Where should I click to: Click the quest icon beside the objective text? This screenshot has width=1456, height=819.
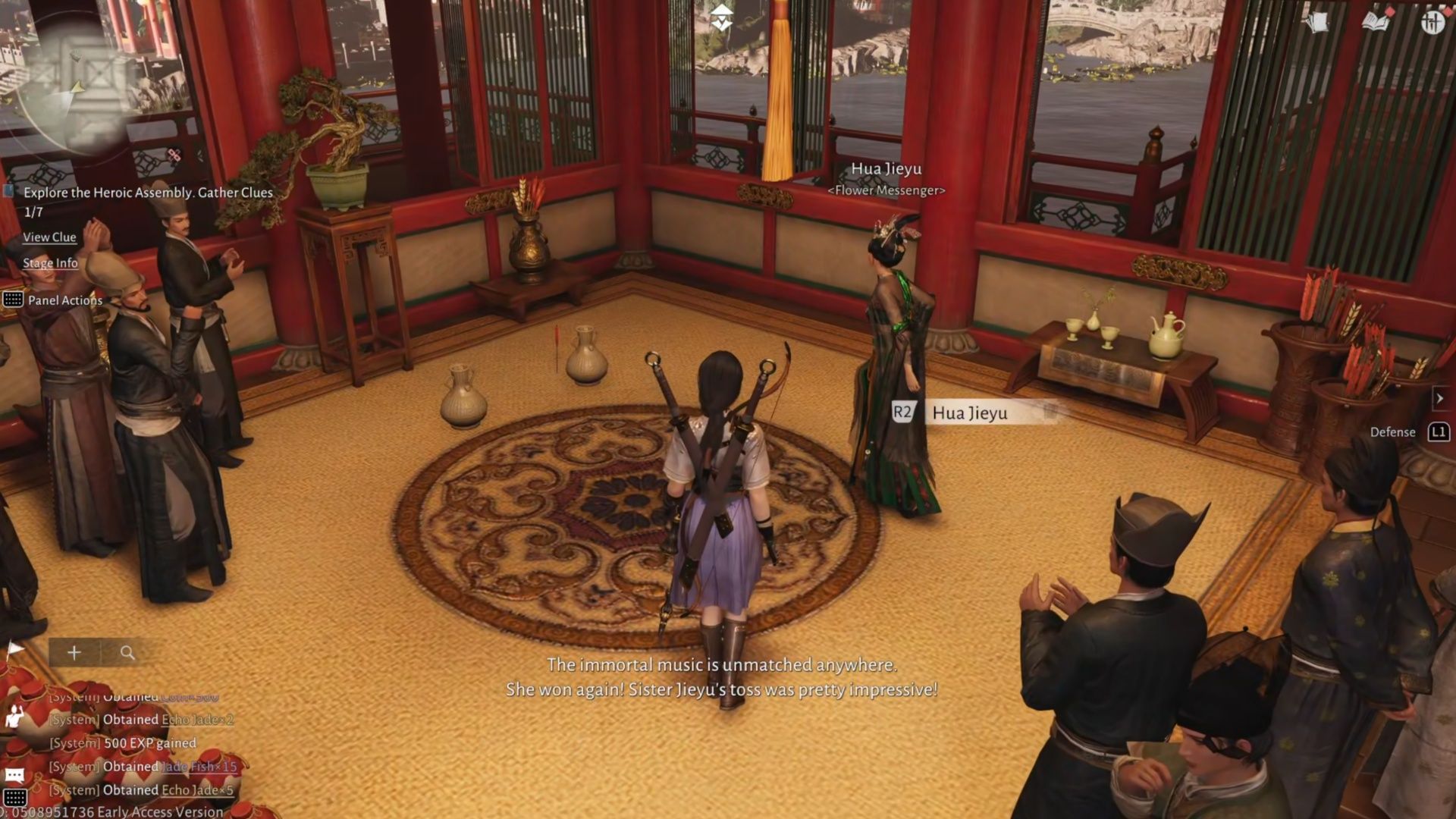(8, 190)
